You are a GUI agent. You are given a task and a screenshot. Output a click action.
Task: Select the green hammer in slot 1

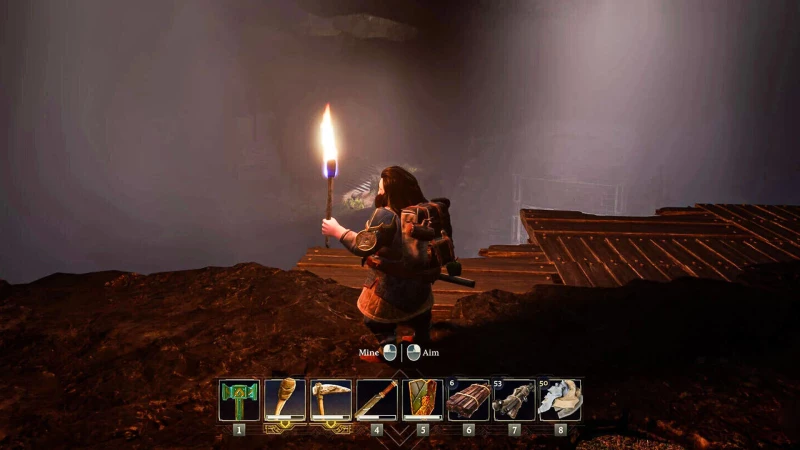(x=239, y=400)
